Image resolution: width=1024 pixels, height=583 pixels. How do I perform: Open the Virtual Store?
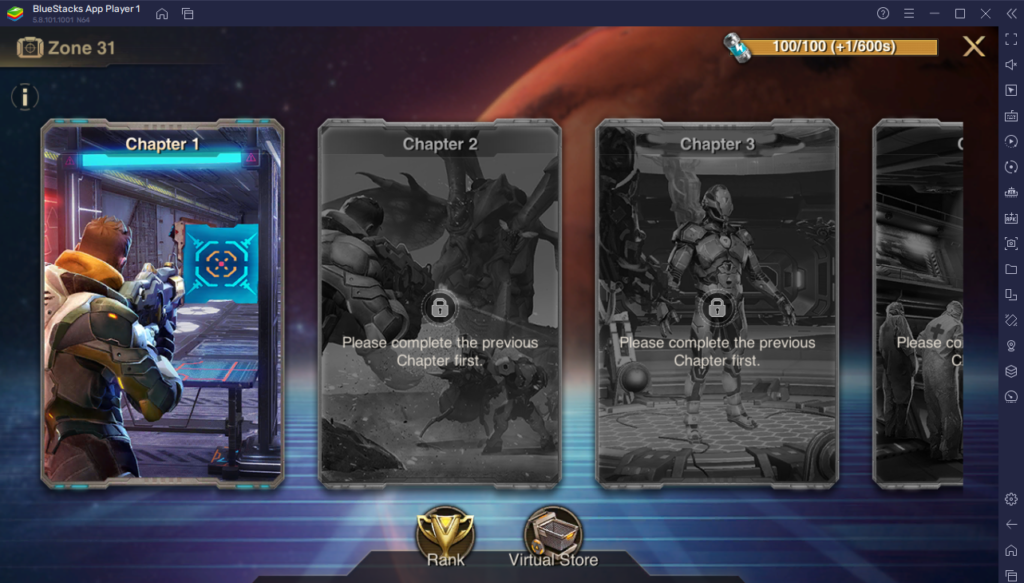[x=553, y=533]
